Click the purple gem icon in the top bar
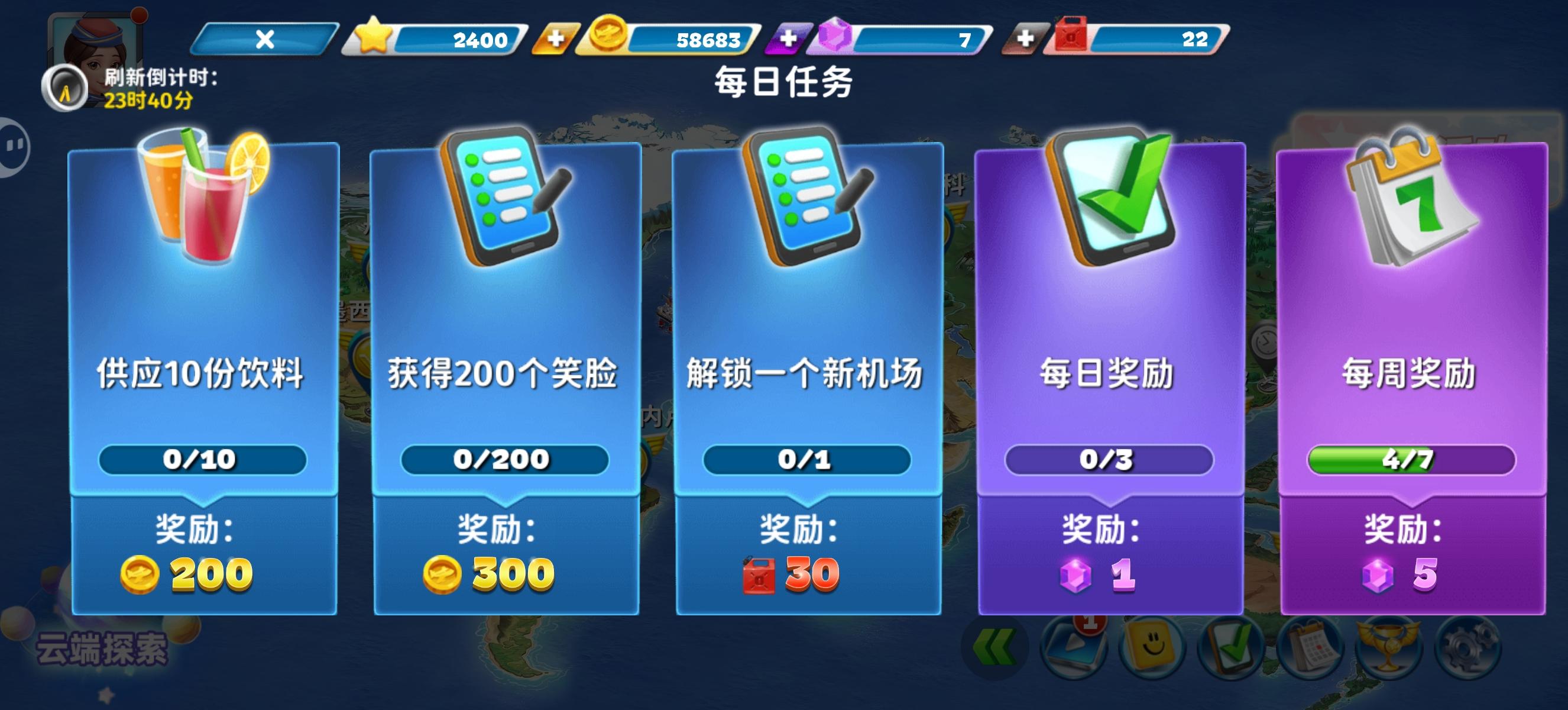This screenshot has width=1568, height=710. tap(843, 38)
